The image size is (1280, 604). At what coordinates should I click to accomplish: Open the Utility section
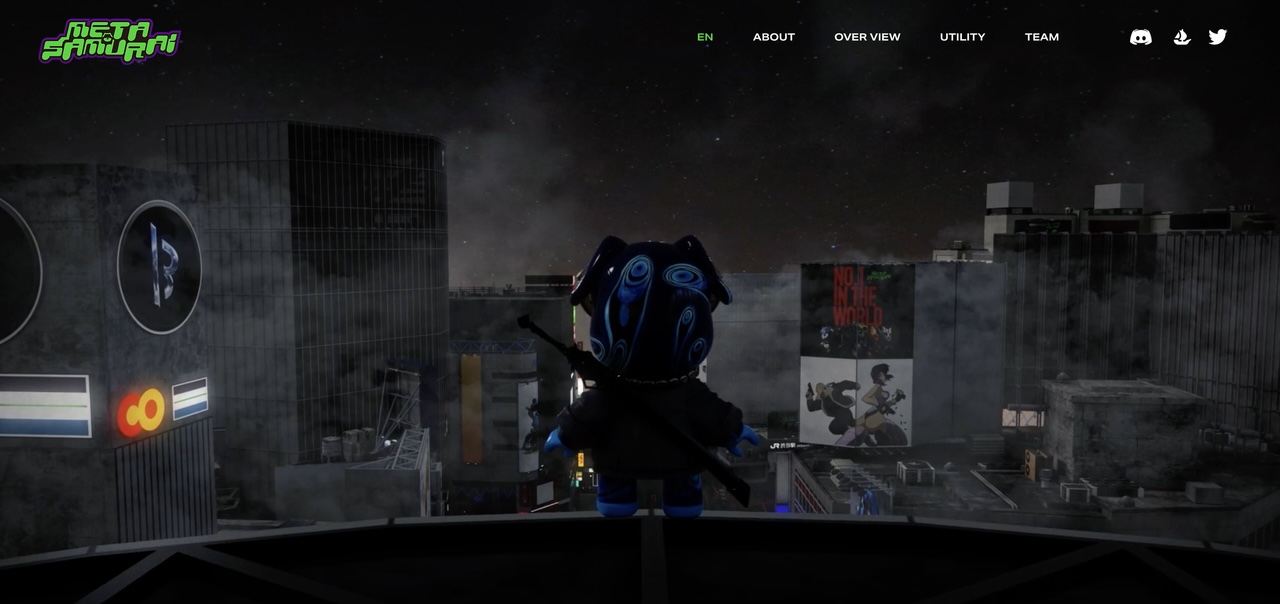[x=962, y=37]
